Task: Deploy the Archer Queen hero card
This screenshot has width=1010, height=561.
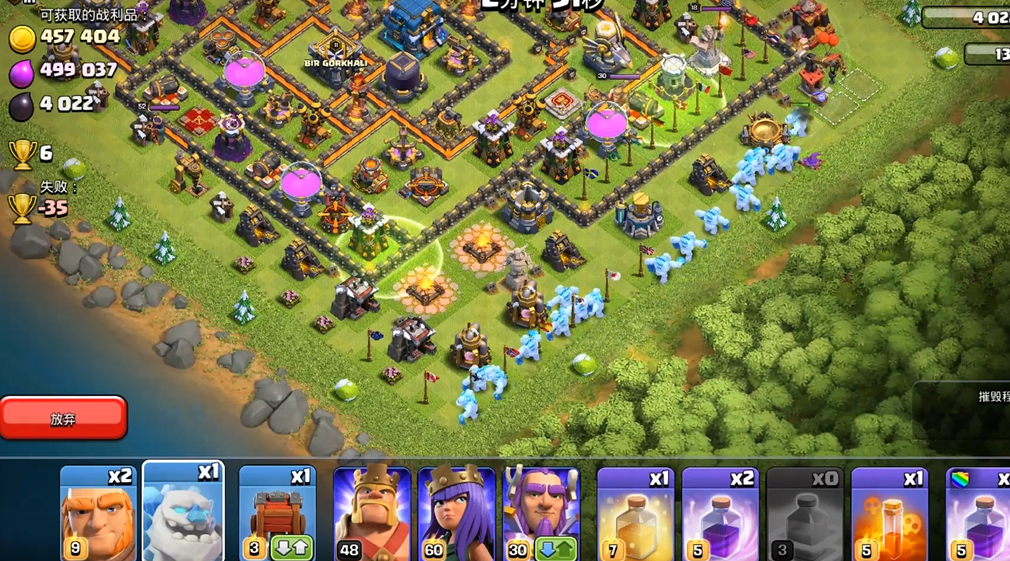Action: click(456, 514)
